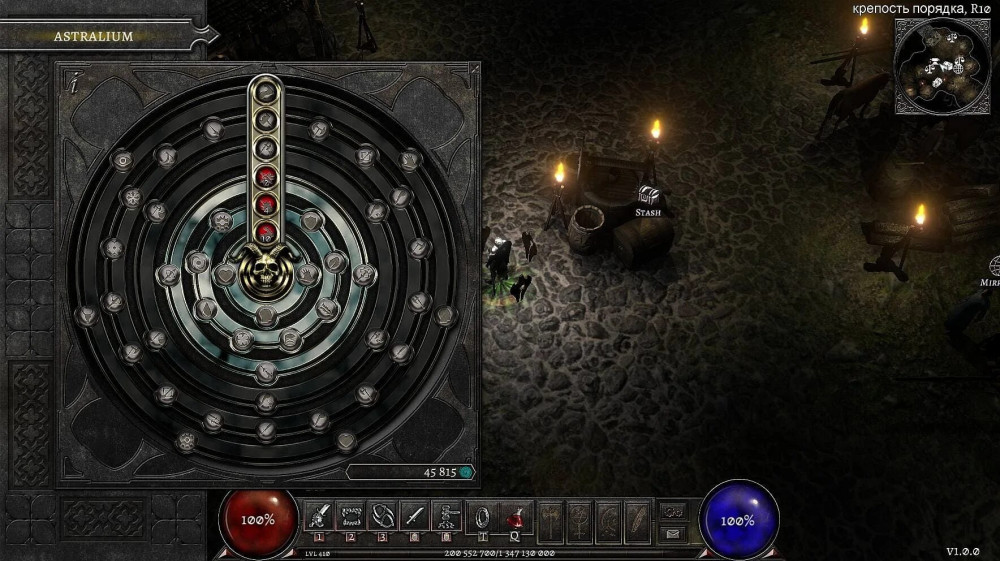Open the ankh-symbol menu button
The width and height of the screenshot is (1000, 561).
coord(580,519)
